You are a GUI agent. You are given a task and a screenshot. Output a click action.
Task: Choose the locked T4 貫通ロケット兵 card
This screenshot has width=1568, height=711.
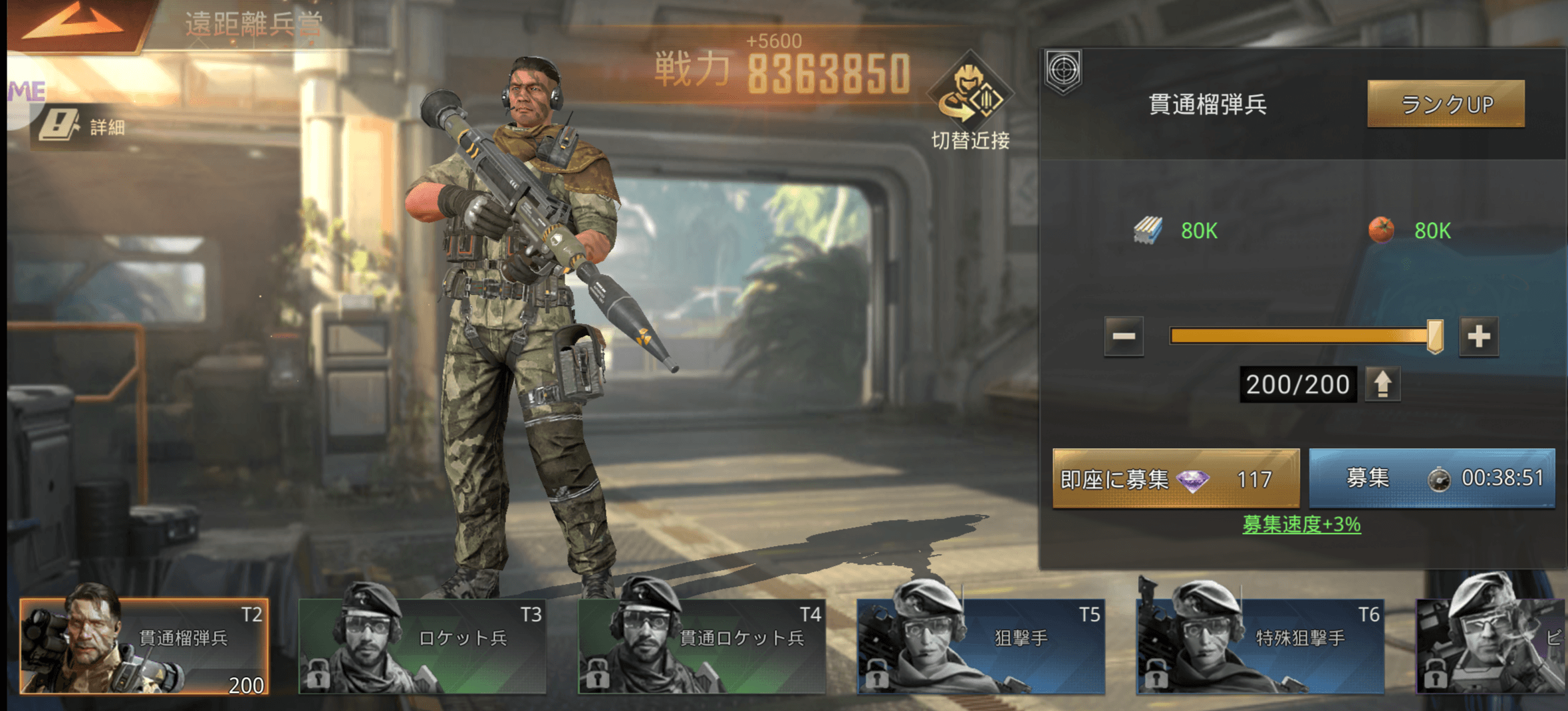coord(702,646)
